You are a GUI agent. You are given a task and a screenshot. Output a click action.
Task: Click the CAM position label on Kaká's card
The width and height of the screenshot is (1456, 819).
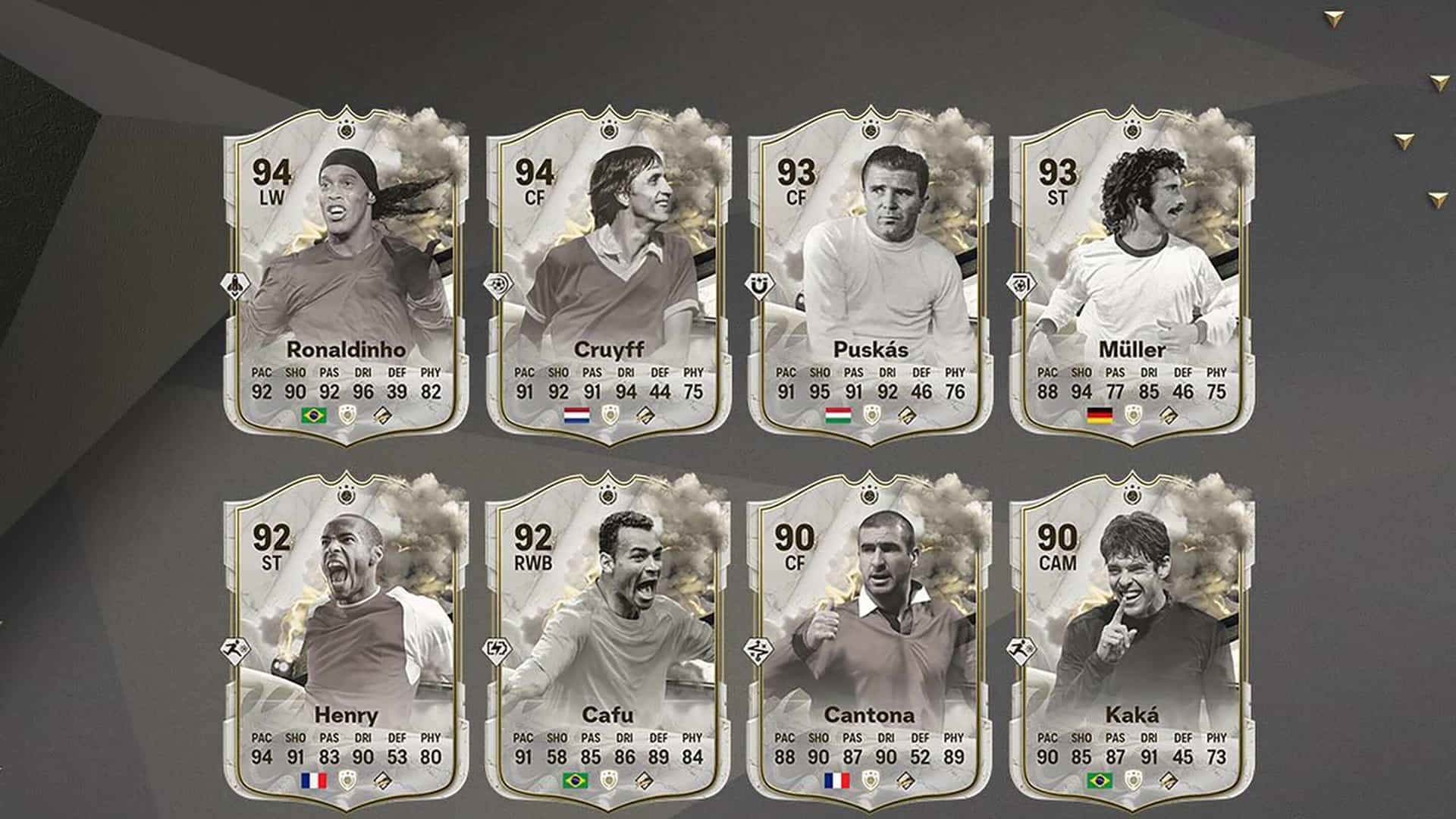[x=1060, y=563]
